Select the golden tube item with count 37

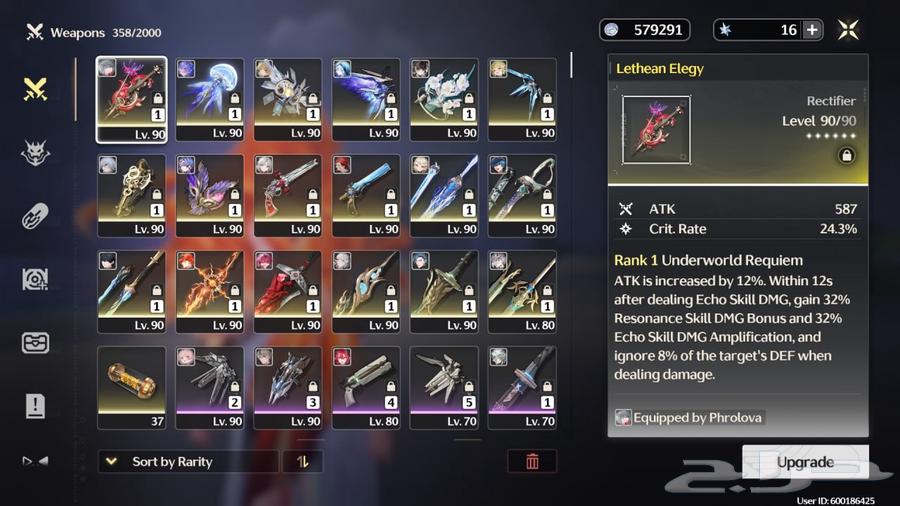tap(132, 387)
